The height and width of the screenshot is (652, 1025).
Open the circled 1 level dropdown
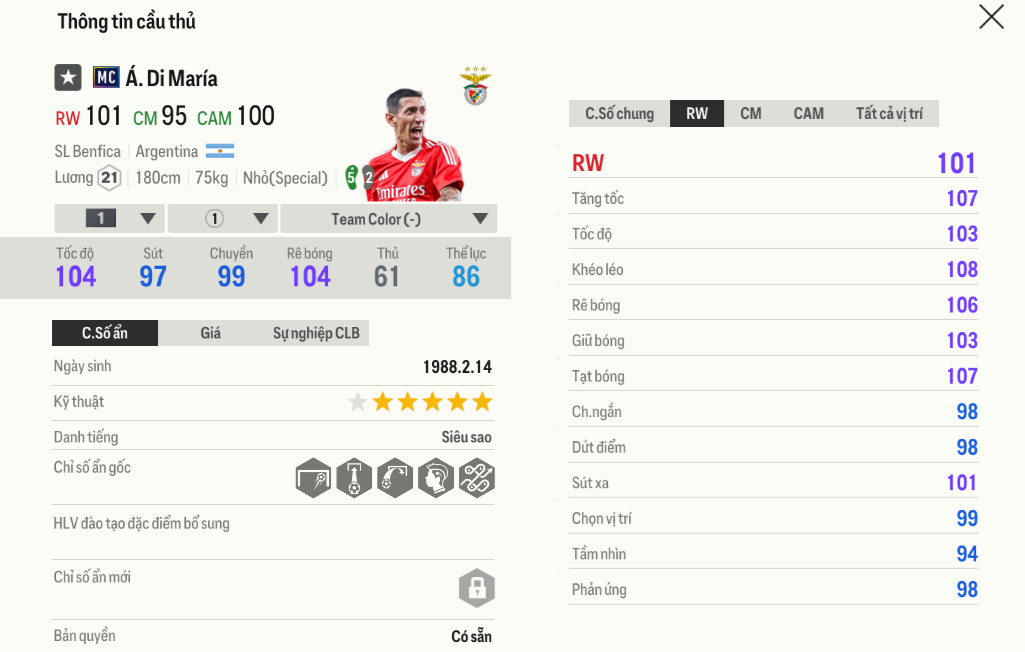(x=223, y=219)
